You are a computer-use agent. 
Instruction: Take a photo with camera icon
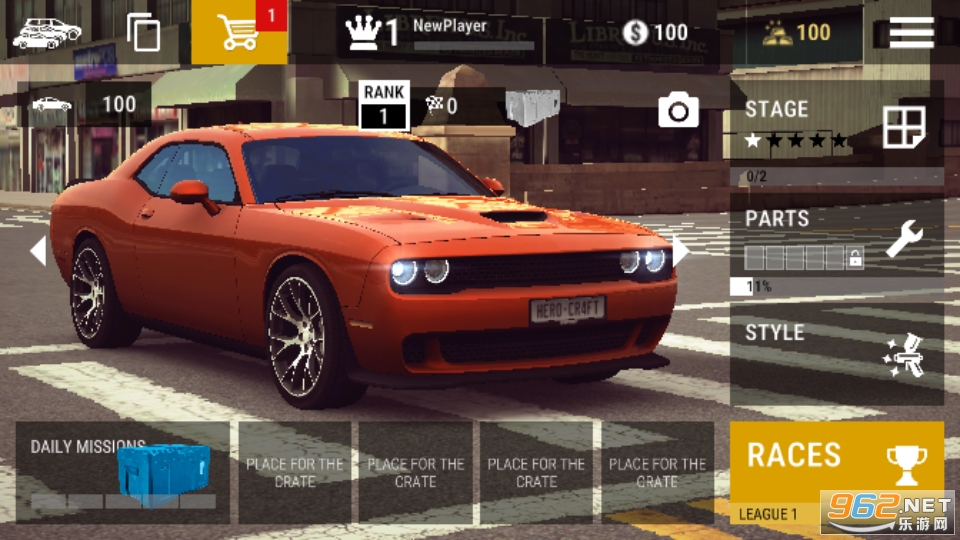[x=678, y=110]
